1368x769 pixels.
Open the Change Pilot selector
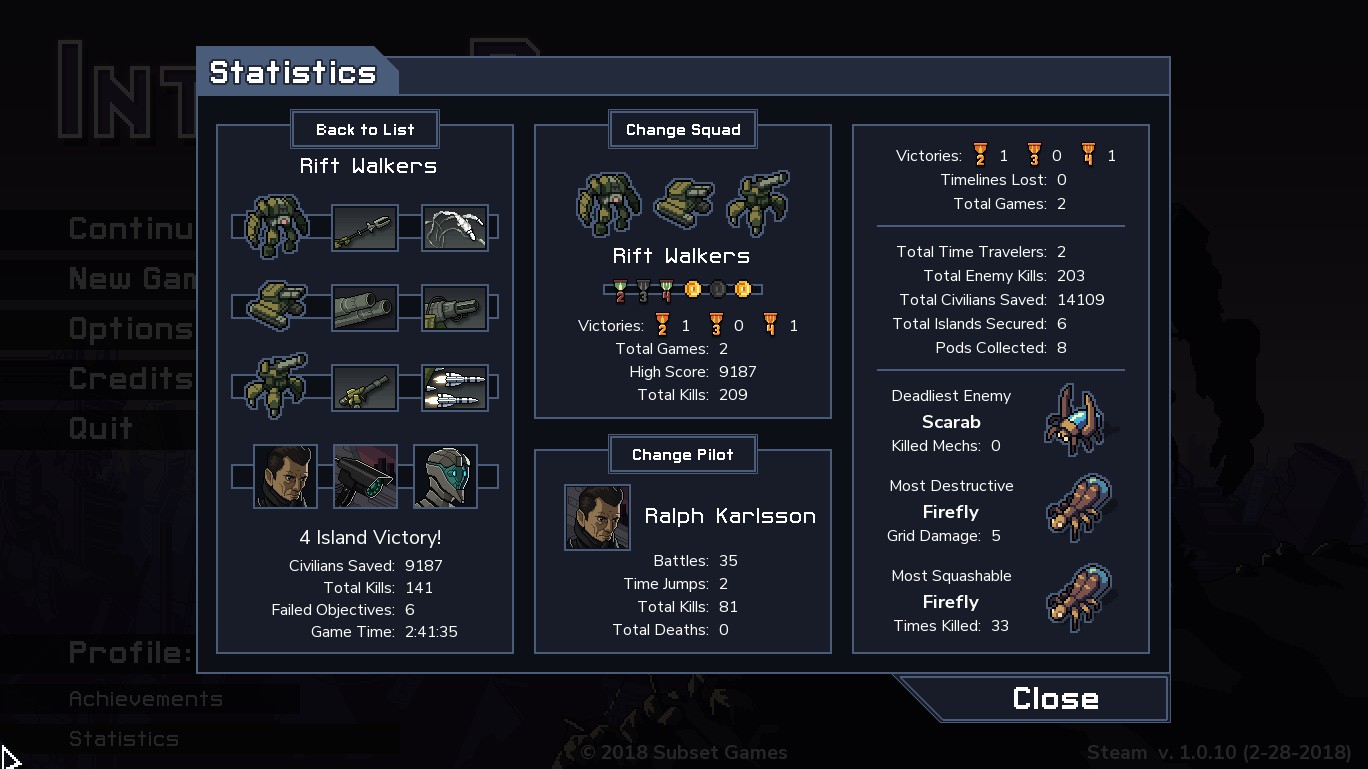pos(683,454)
